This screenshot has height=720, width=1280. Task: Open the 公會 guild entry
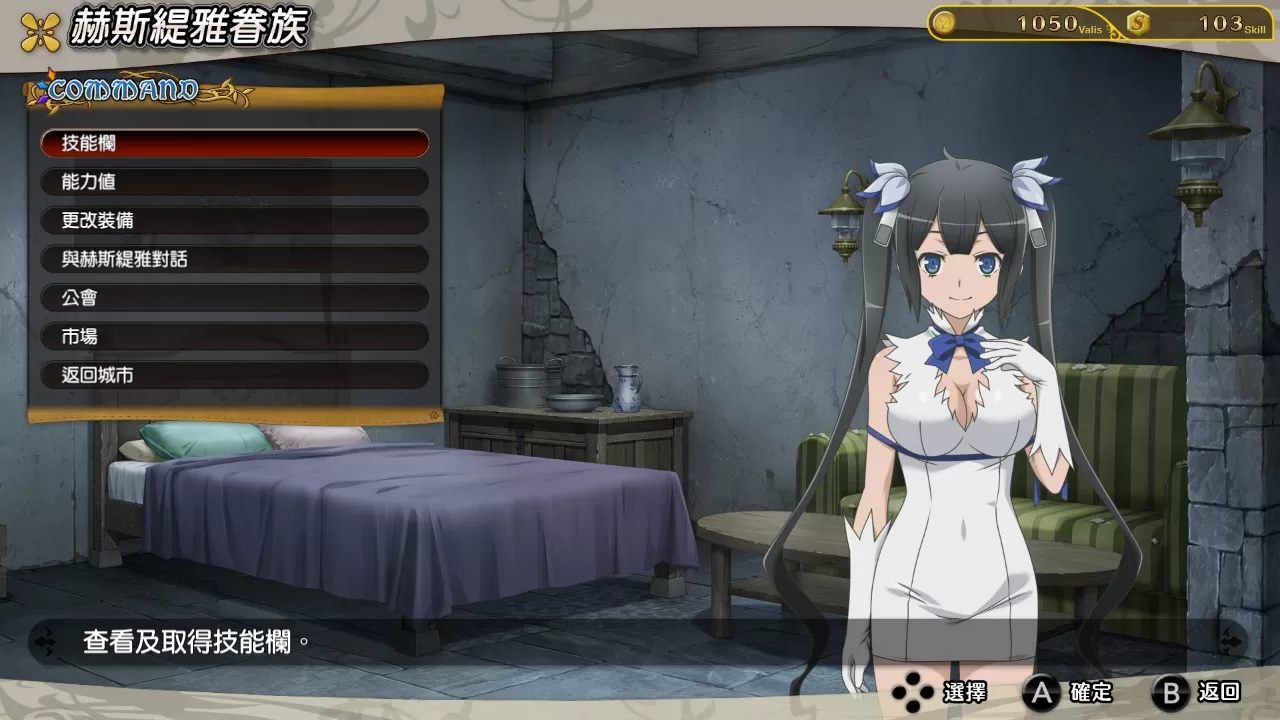234,298
